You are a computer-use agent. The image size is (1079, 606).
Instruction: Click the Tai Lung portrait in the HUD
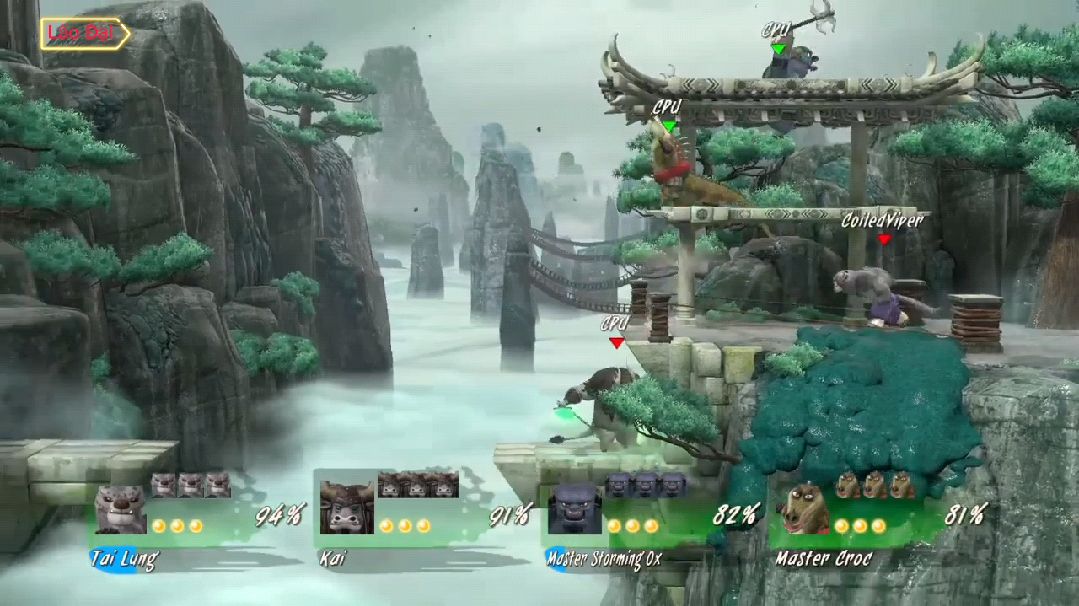121,509
